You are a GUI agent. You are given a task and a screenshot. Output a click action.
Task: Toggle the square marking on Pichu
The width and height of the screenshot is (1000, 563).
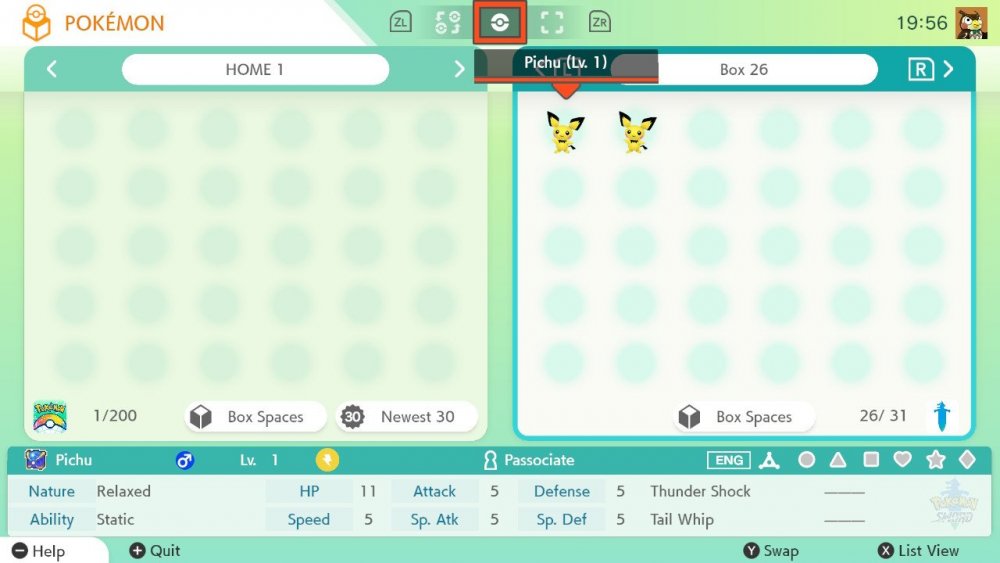click(x=871, y=460)
